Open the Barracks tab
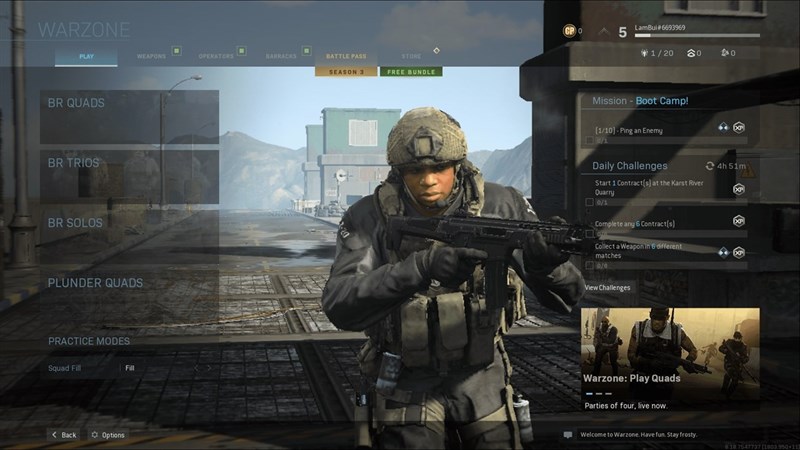 point(281,57)
